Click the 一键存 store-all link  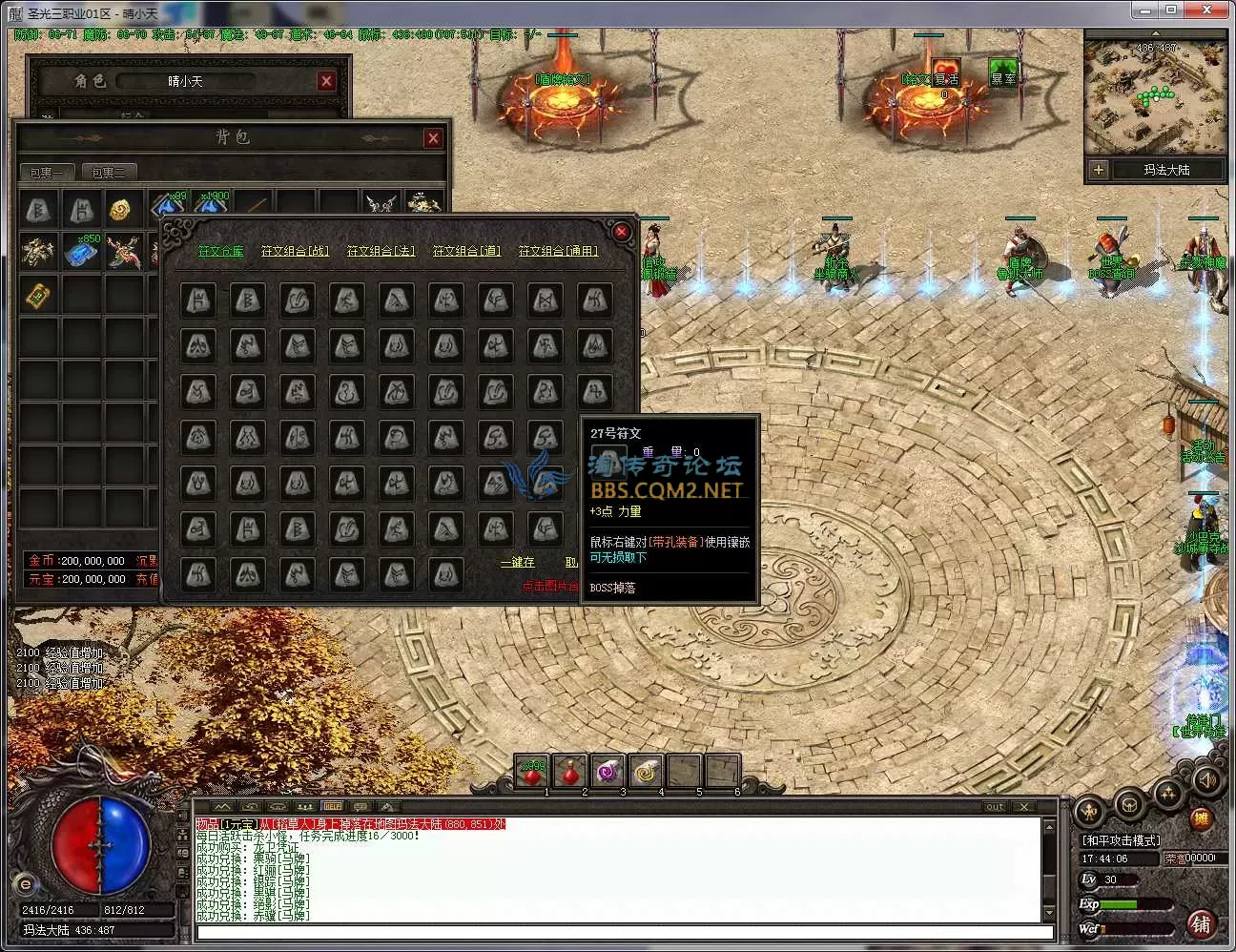[518, 562]
